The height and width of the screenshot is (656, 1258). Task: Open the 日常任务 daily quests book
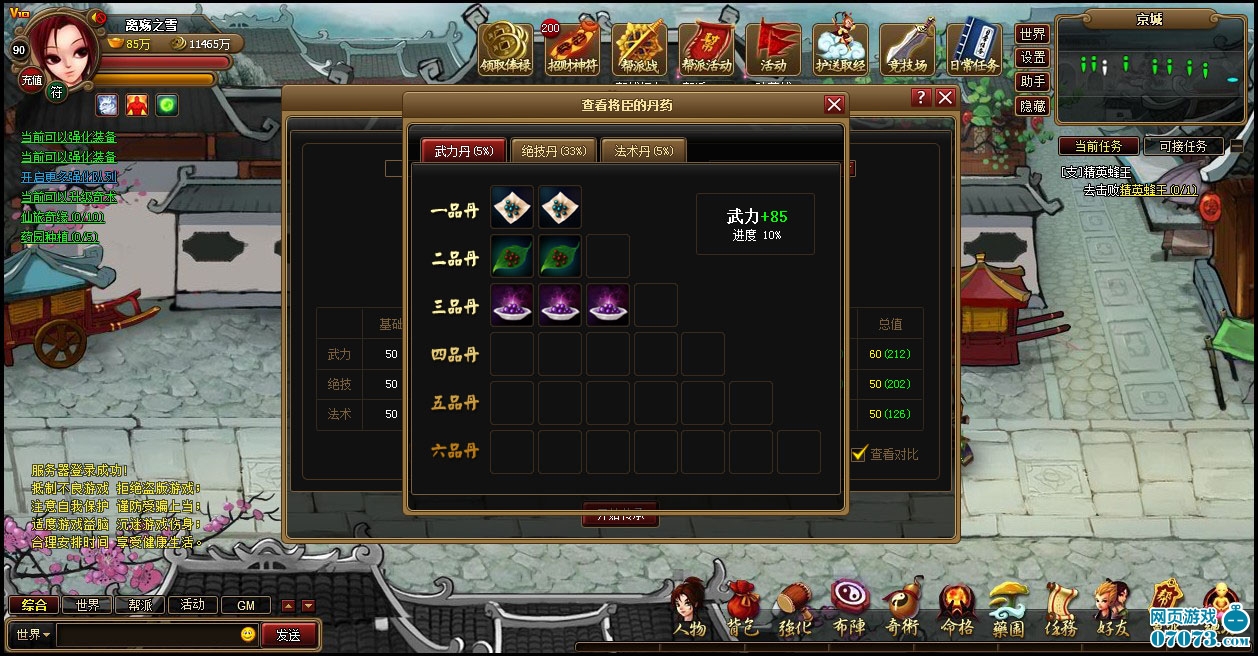973,49
